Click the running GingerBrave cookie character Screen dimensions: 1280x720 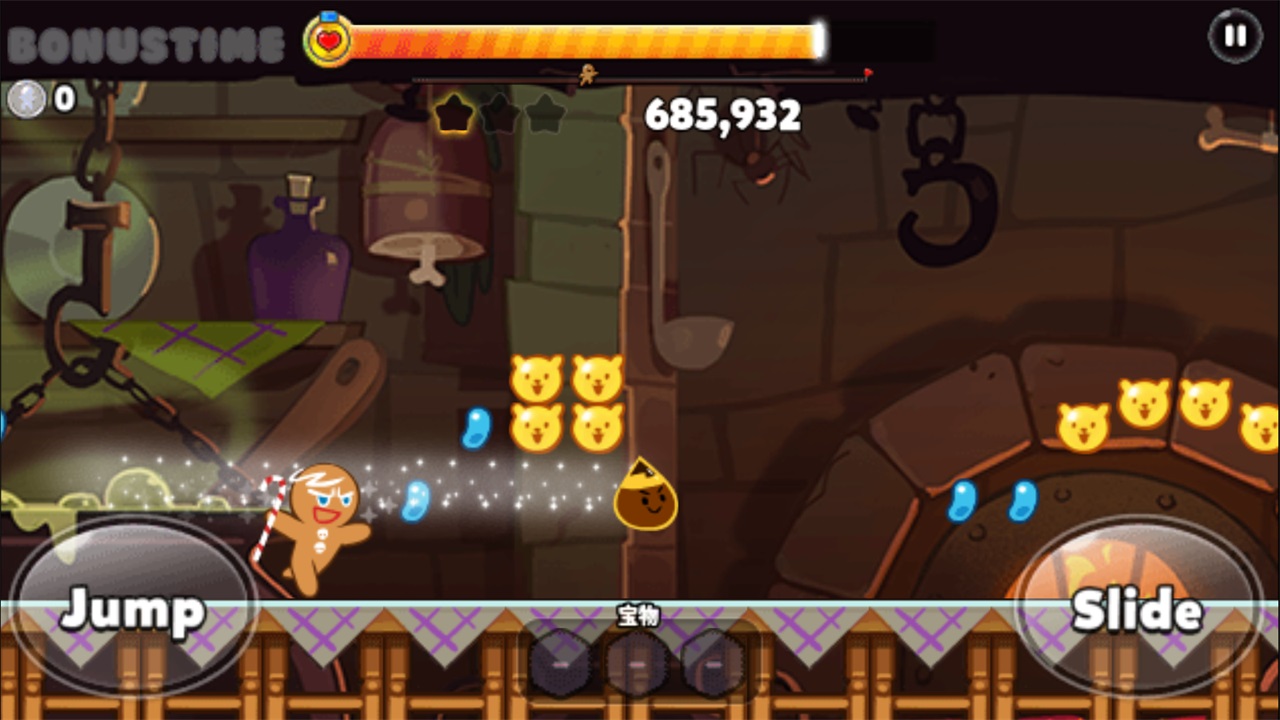pyautogui.click(x=323, y=525)
